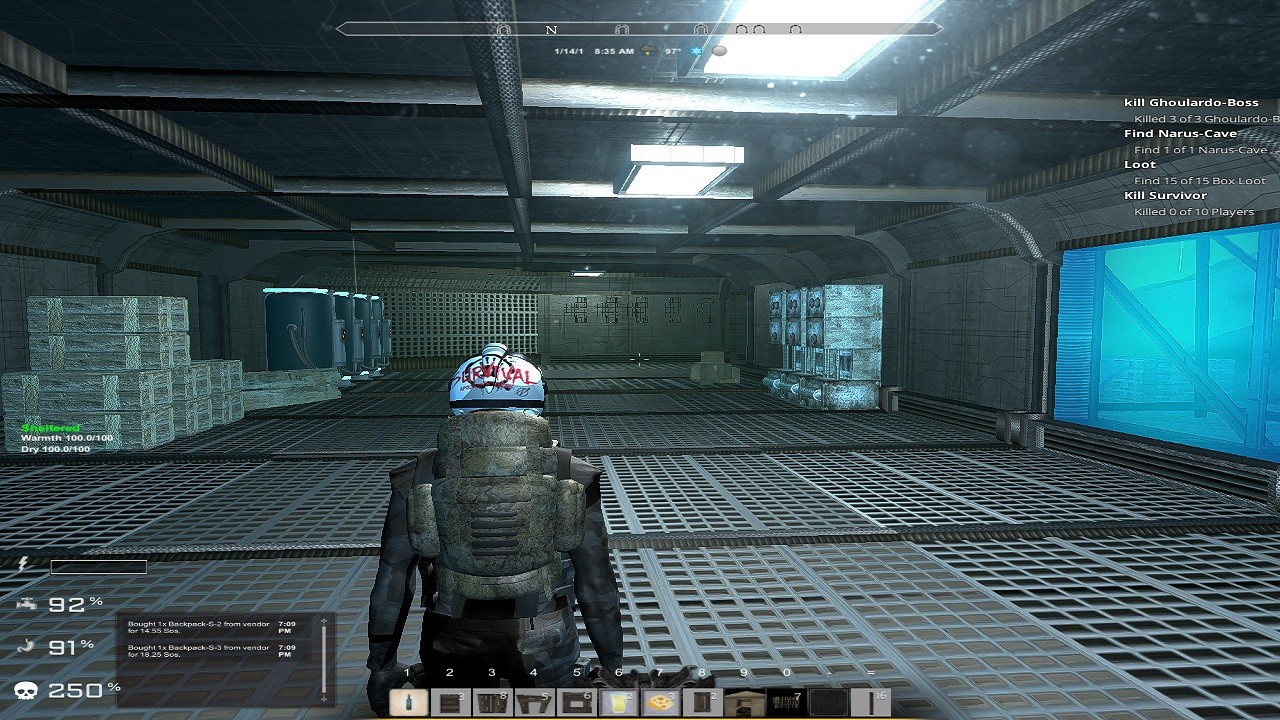Select the Find Narus-Cave quest objective
This screenshot has height=720, width=1280.
pos(1180,133)
